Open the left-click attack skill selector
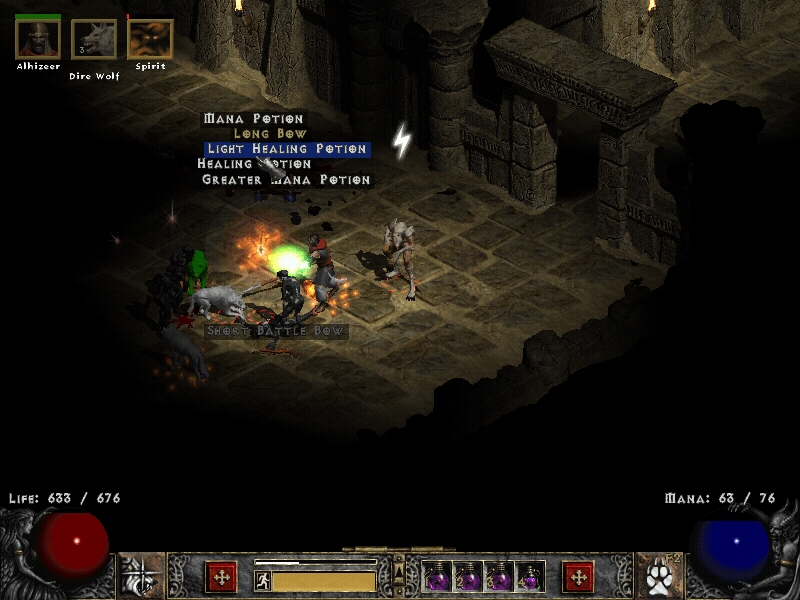This screenshot has width=800, height=600. [141, 576]
